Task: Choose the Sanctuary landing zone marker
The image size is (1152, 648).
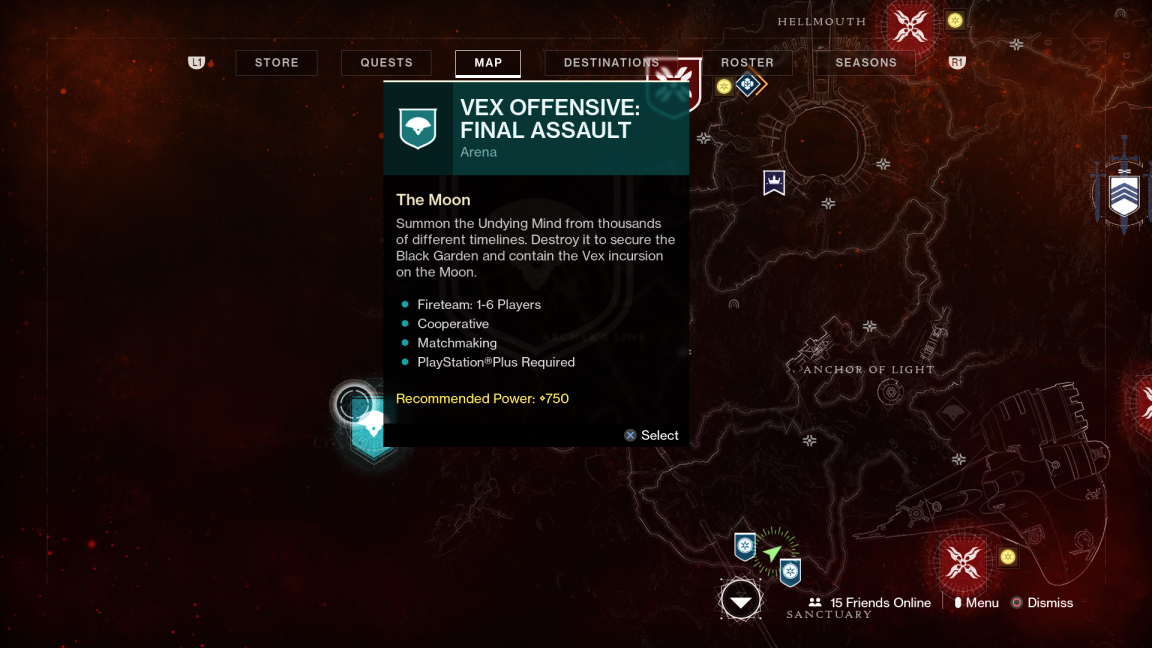Action: [741, 600]
